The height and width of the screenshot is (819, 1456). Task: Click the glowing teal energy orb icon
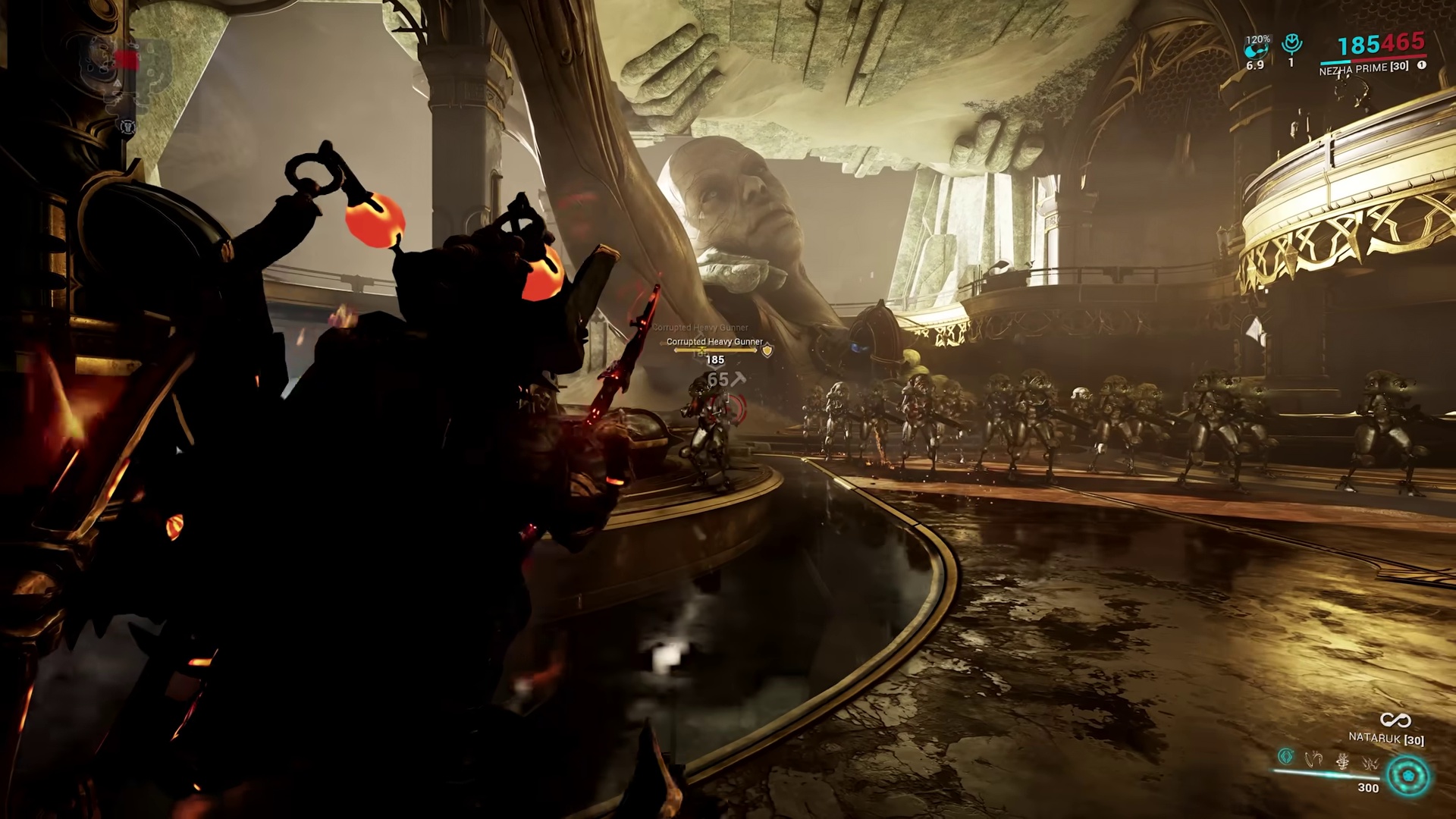tap(1408, 777)
